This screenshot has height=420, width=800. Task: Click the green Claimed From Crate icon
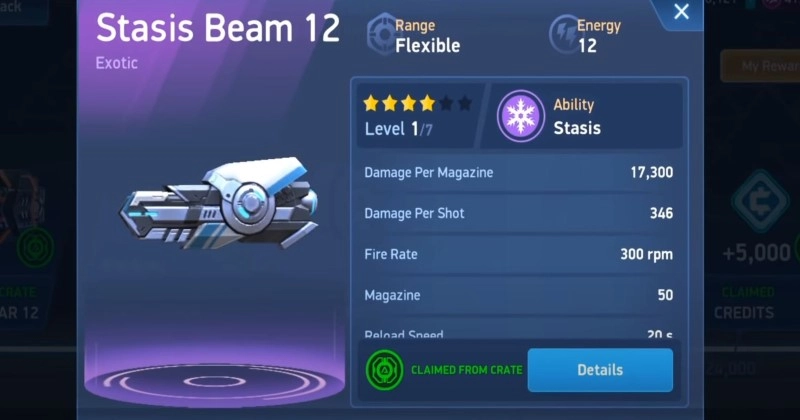point(384,370)
